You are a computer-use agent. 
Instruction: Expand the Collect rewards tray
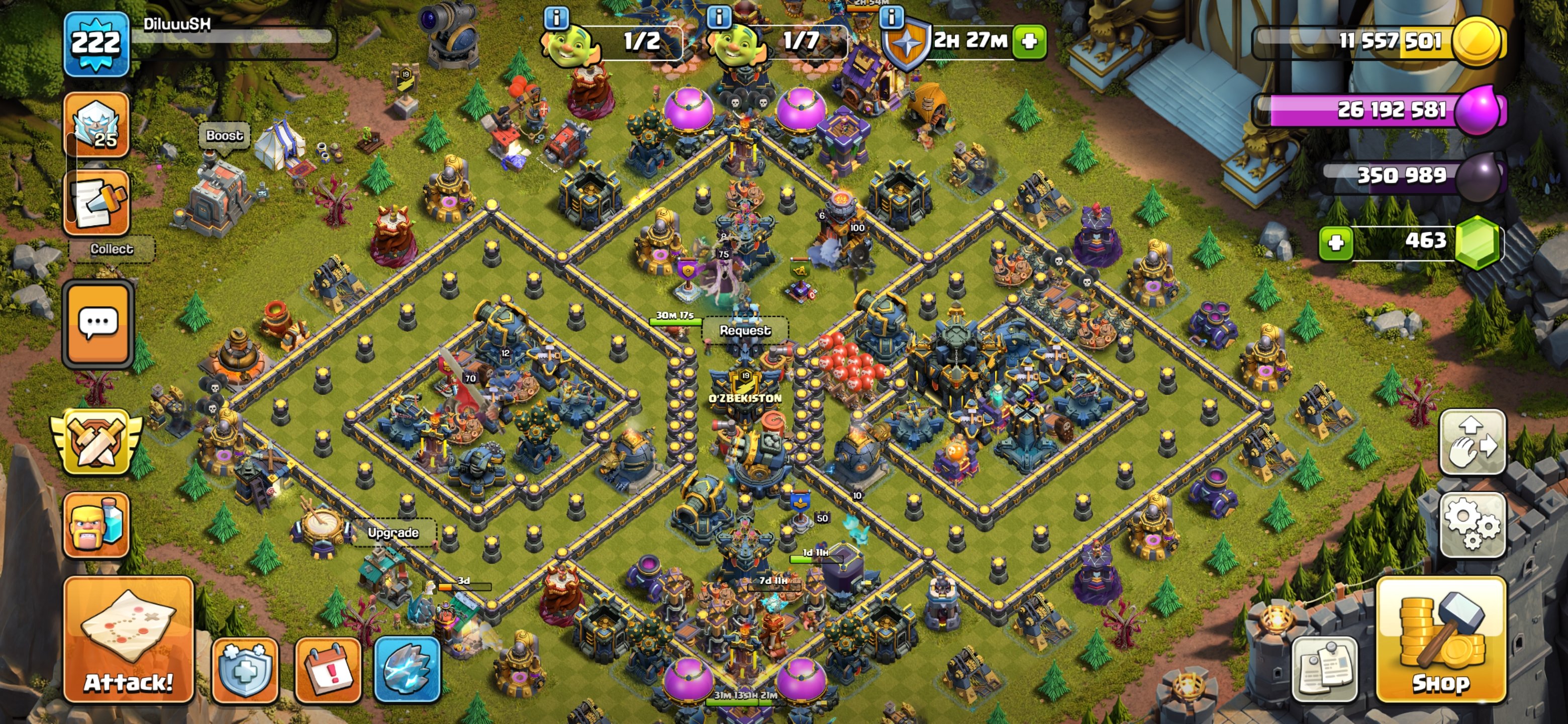[x=112, y=248]
